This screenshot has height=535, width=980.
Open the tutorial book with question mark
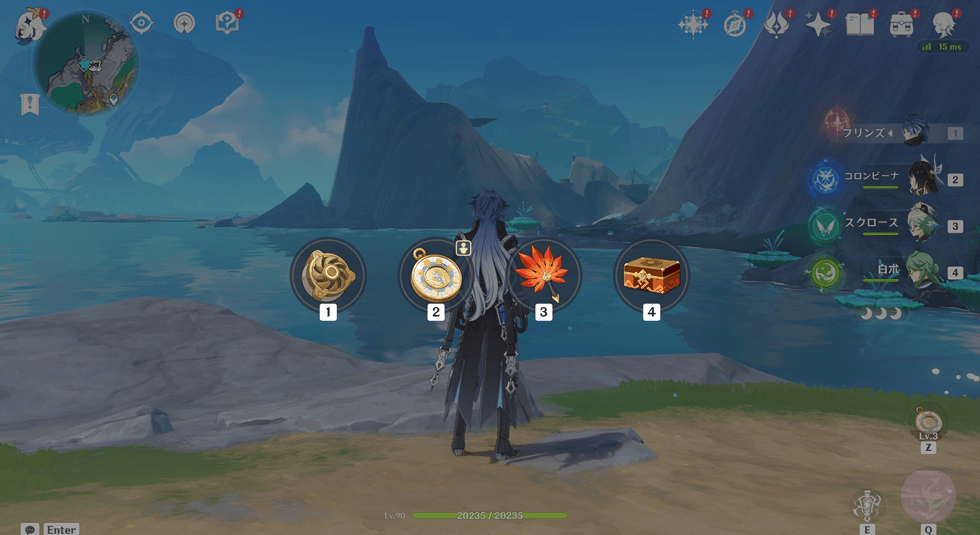228,23
